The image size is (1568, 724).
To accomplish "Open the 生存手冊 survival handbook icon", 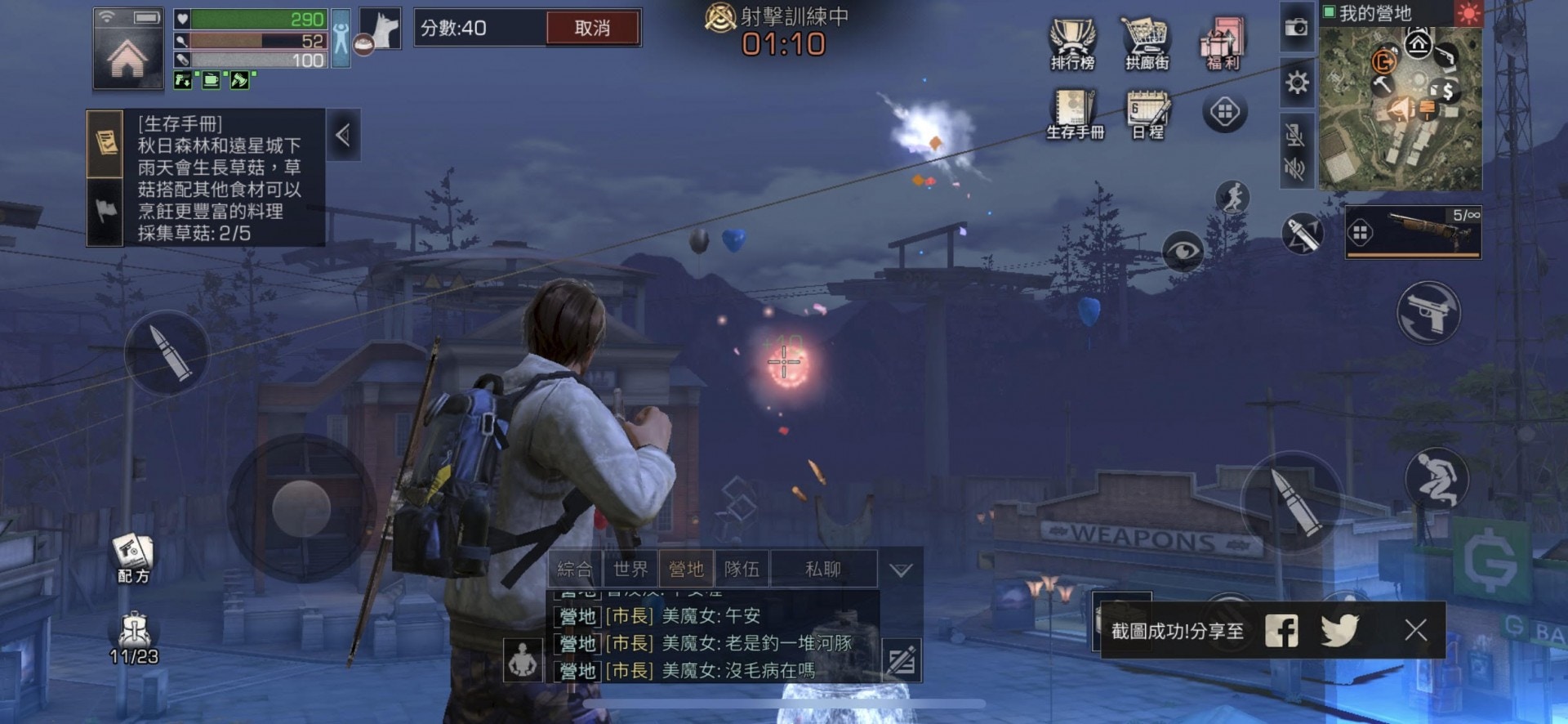I will pos(1075,114).
